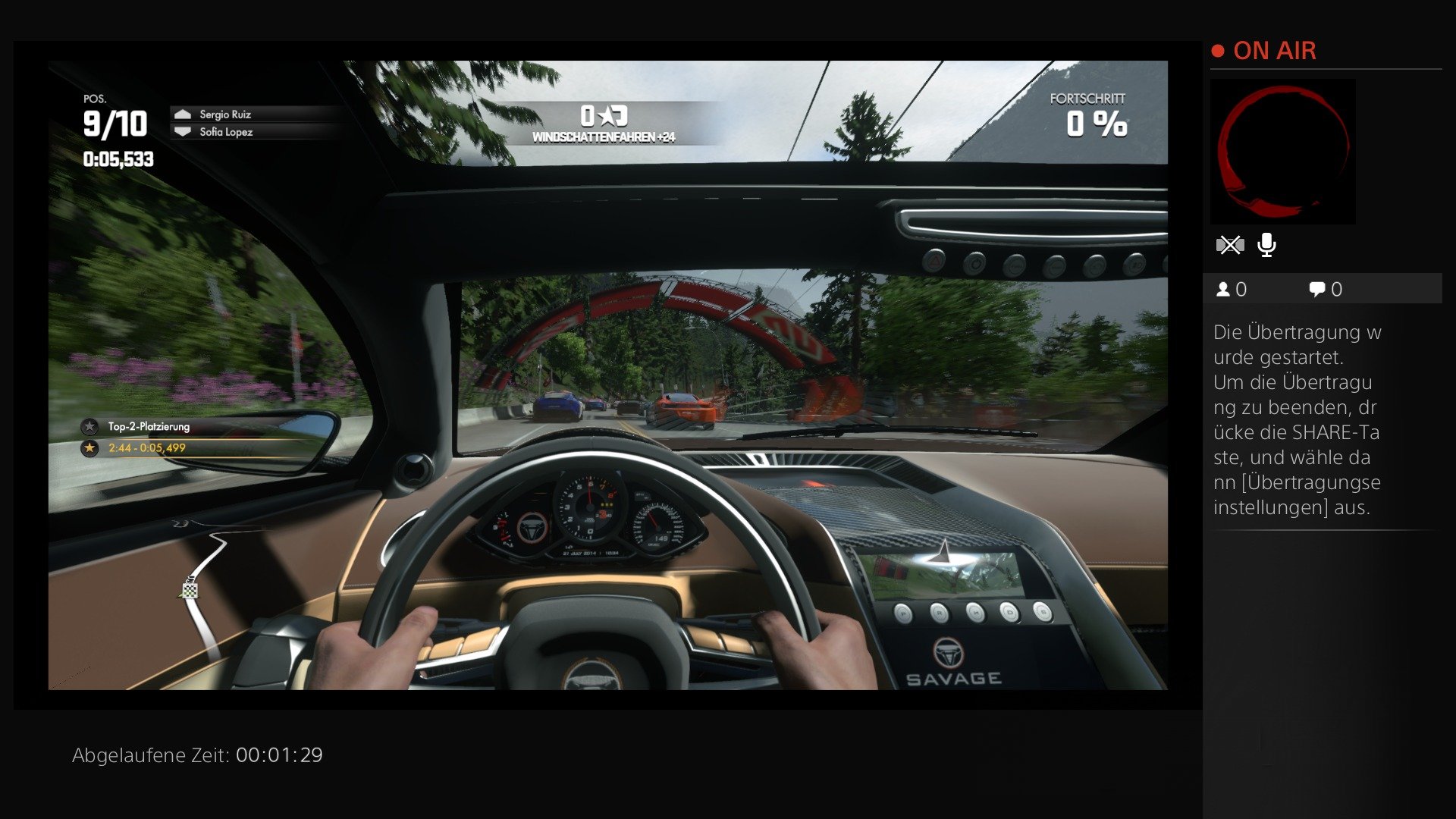
Task: Mute the broadcast microphone
Action: coord(1265,244)
